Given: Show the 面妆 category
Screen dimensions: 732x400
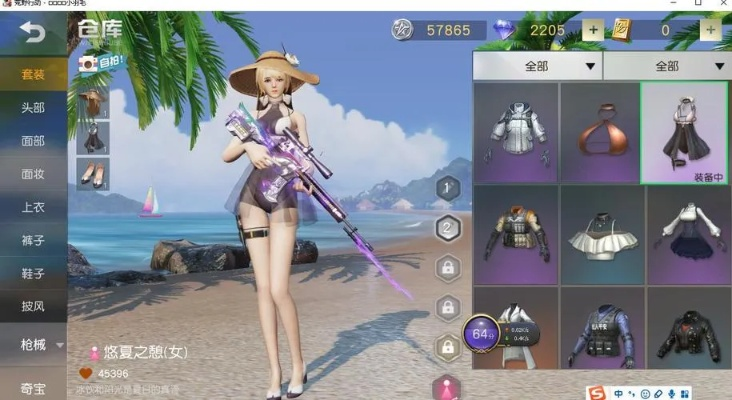Looking at the screenshot, I should [x=32, y=174].
